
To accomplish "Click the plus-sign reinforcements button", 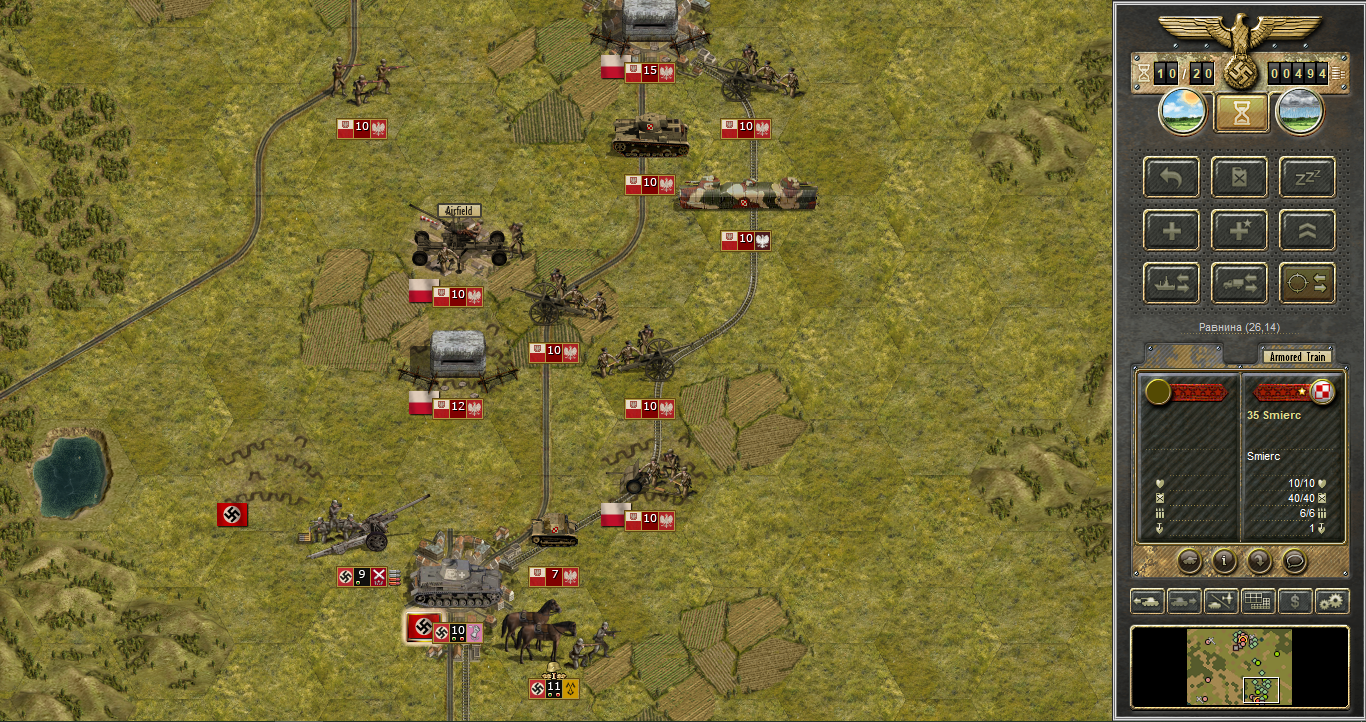I will [x=1173, y=231].
